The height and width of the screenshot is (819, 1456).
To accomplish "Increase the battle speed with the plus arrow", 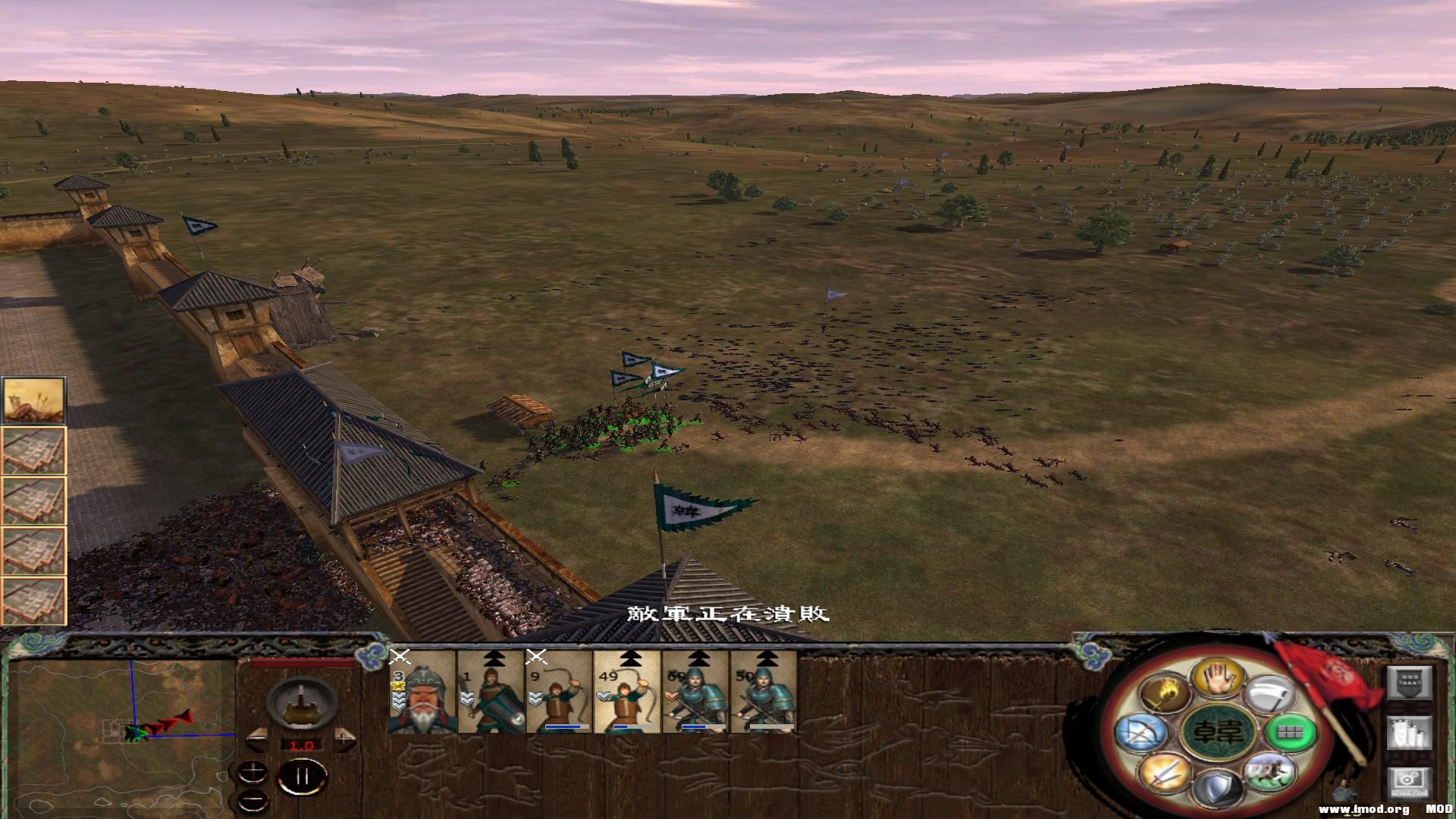I will (x=346, y=736).
